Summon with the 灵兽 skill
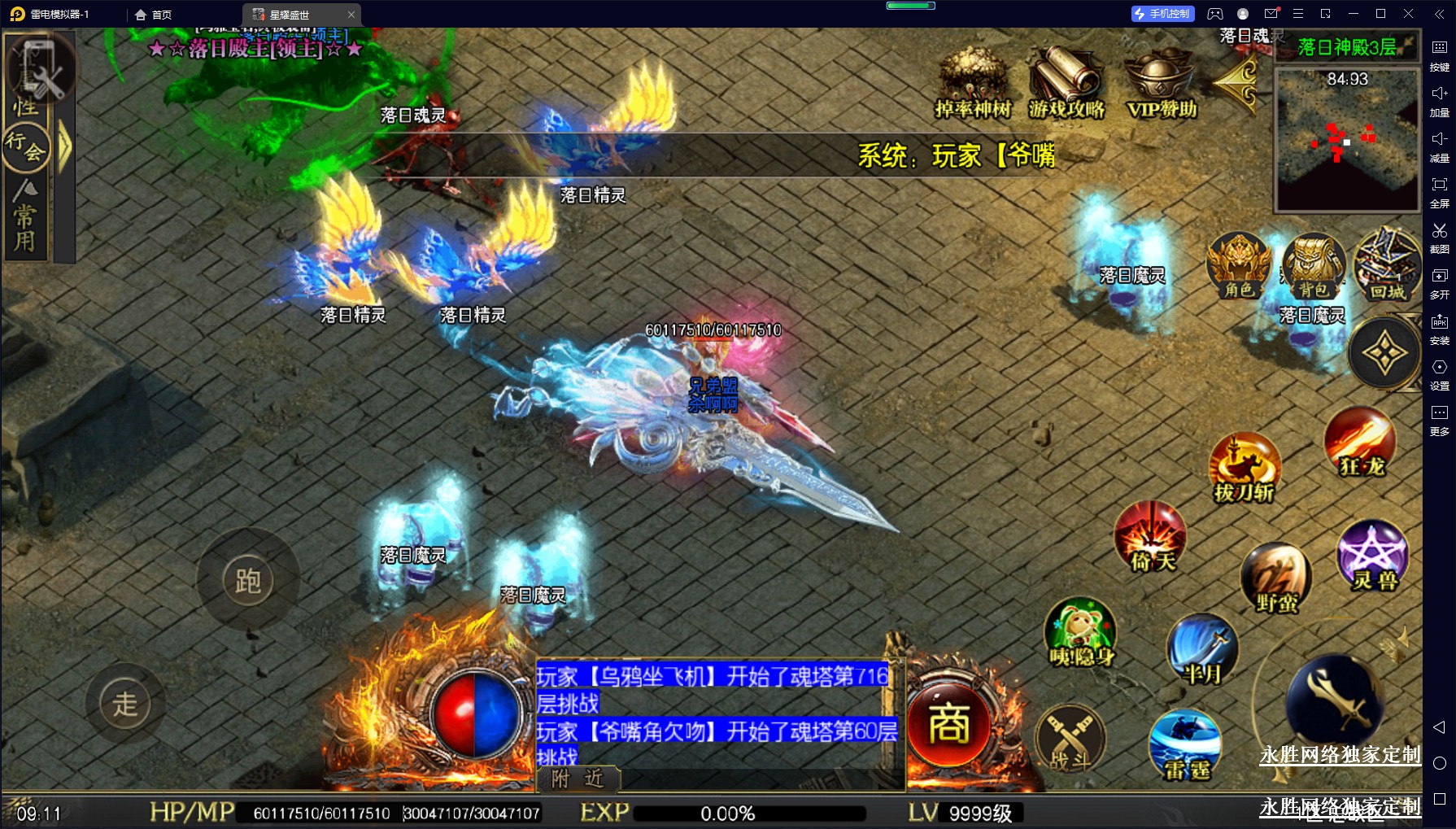Screen dimensions: 1456x829 [x=1373, y=556]
